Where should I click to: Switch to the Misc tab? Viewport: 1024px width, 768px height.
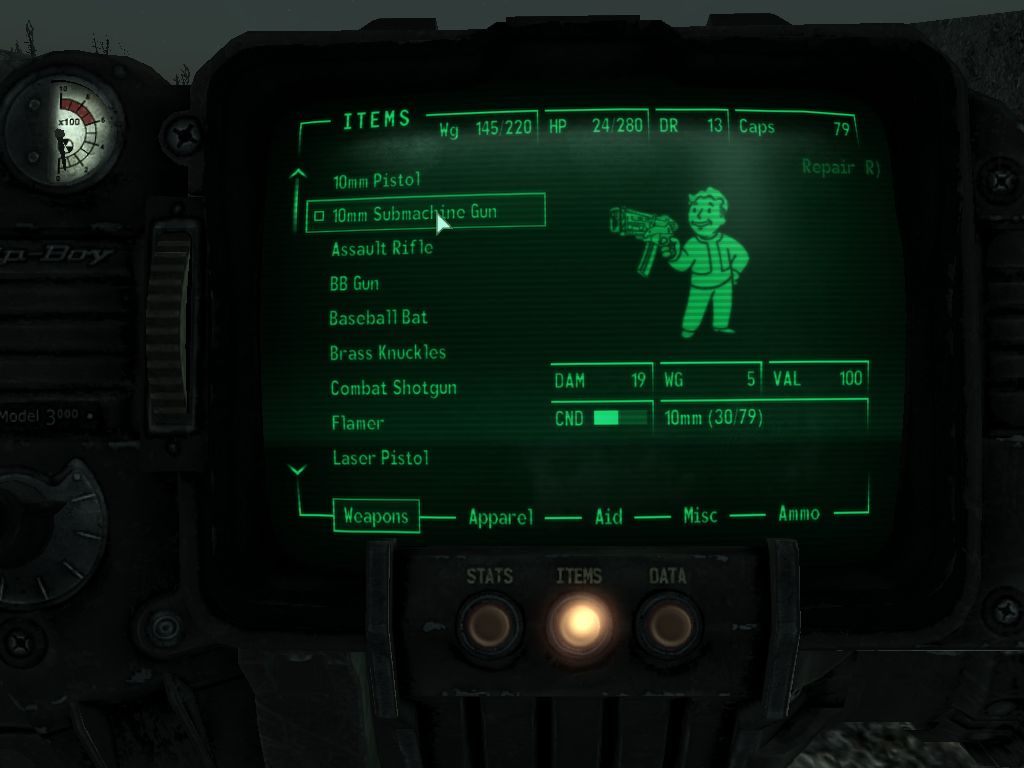(x=700, y=516)
